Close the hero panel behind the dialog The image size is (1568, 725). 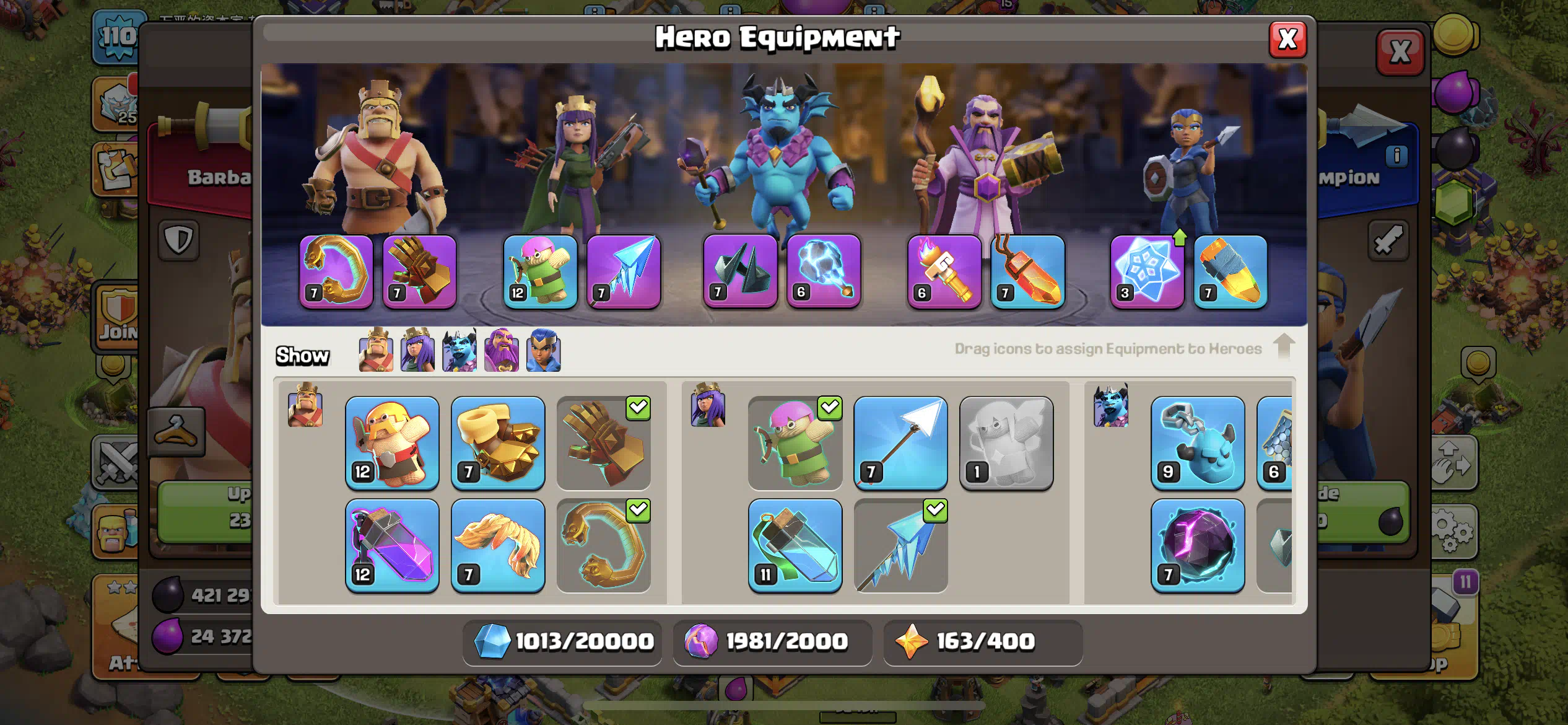1400,52
